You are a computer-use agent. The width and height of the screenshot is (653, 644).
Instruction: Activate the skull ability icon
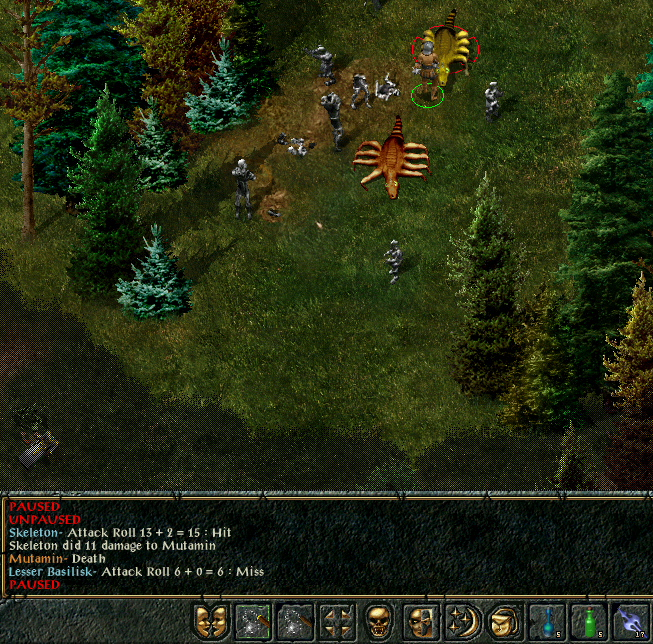tap(379, 621)
